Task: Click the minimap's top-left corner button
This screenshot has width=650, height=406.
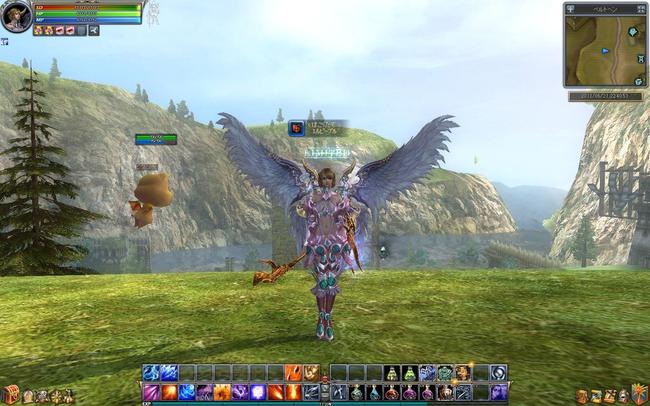Action: (x=571, y=8)
